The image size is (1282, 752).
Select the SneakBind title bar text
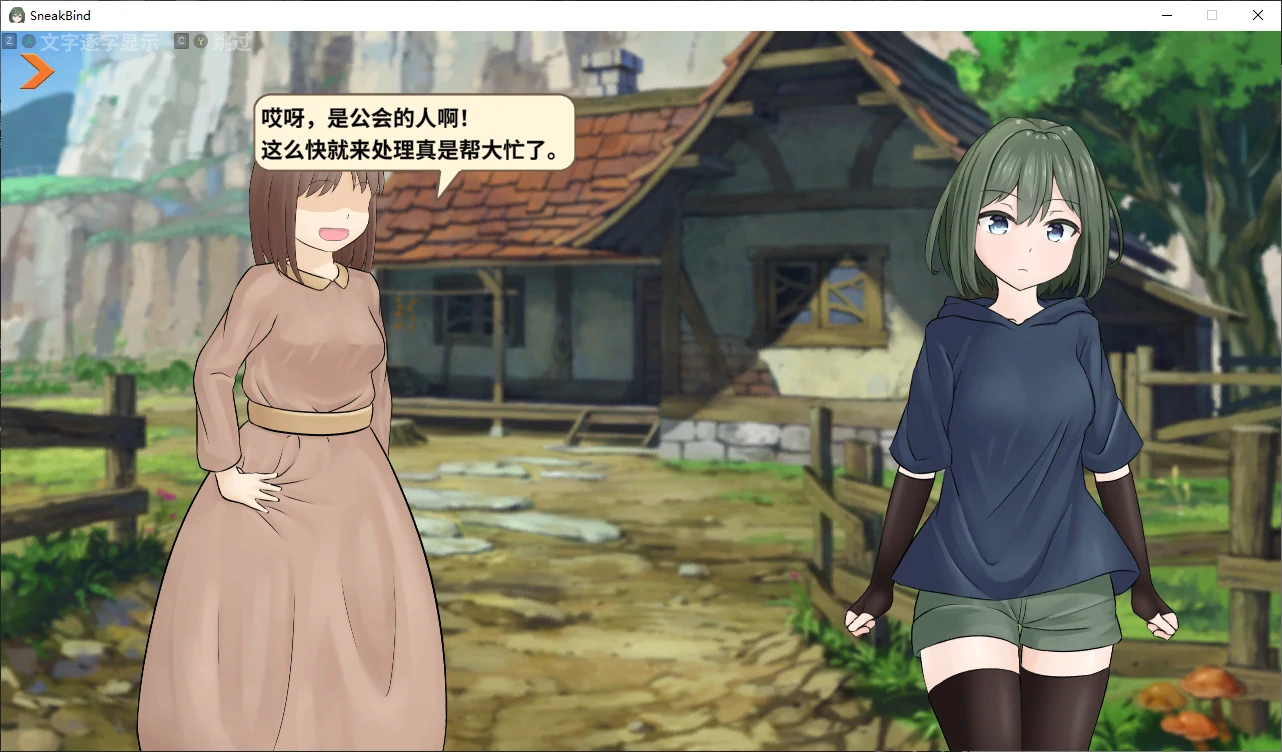coord(59,14)
